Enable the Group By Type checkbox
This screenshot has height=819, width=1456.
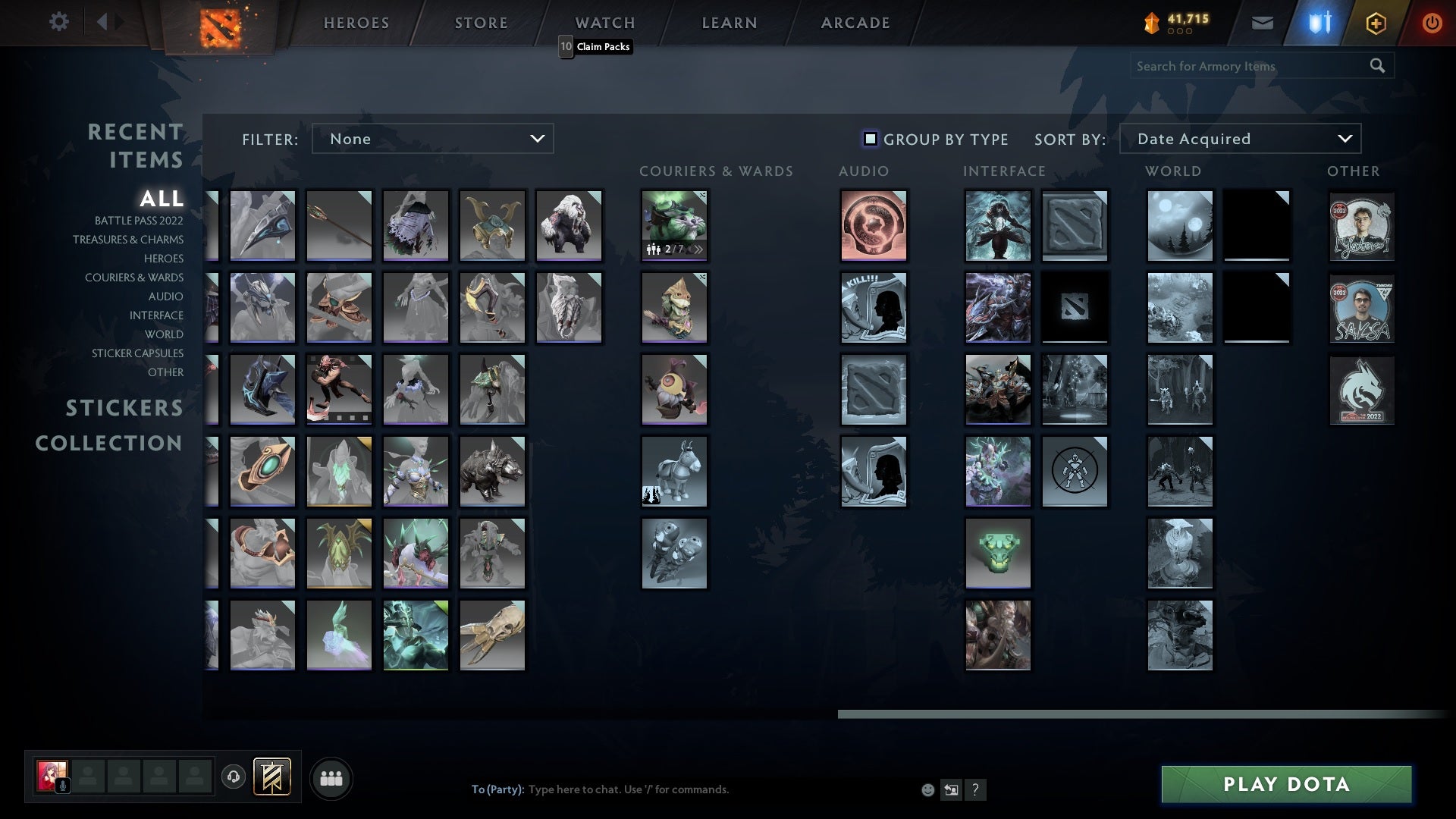coord(869,139)
